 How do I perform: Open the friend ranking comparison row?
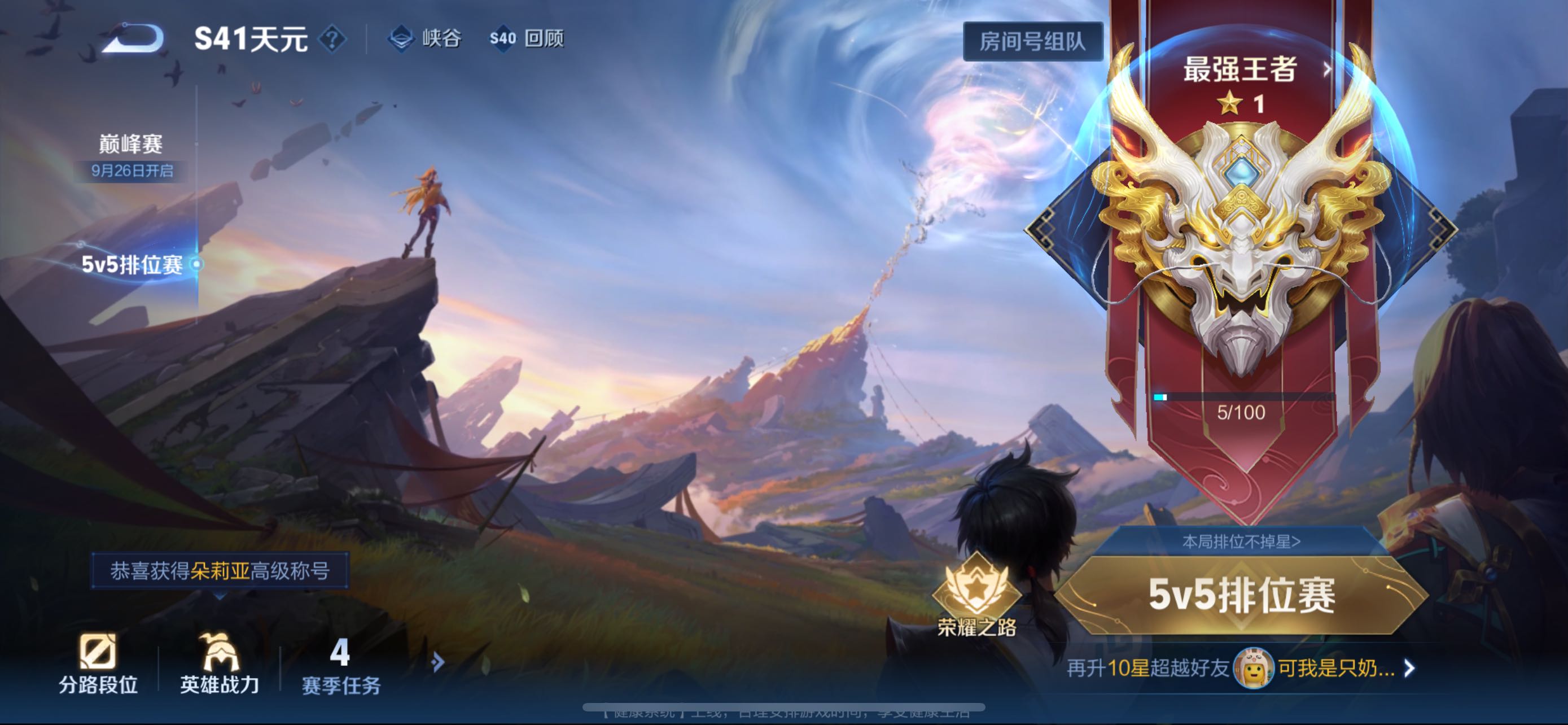pos(1241,668)
